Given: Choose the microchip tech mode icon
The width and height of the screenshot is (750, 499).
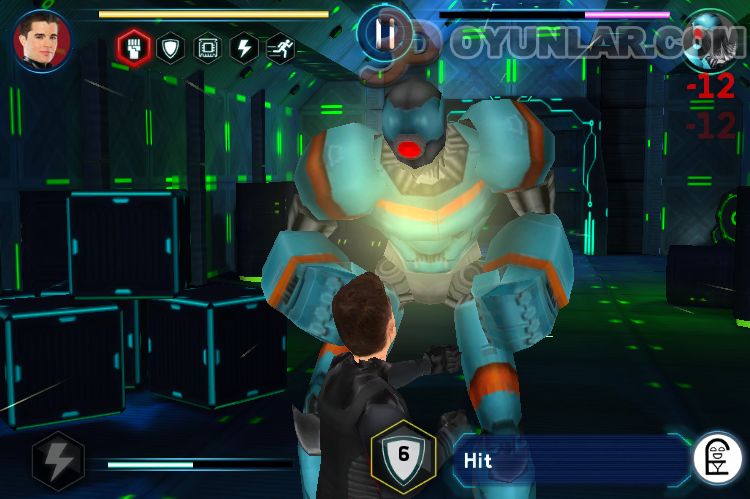Looking at the screenshot, I should pyautogui.click(x=207, y=47).
